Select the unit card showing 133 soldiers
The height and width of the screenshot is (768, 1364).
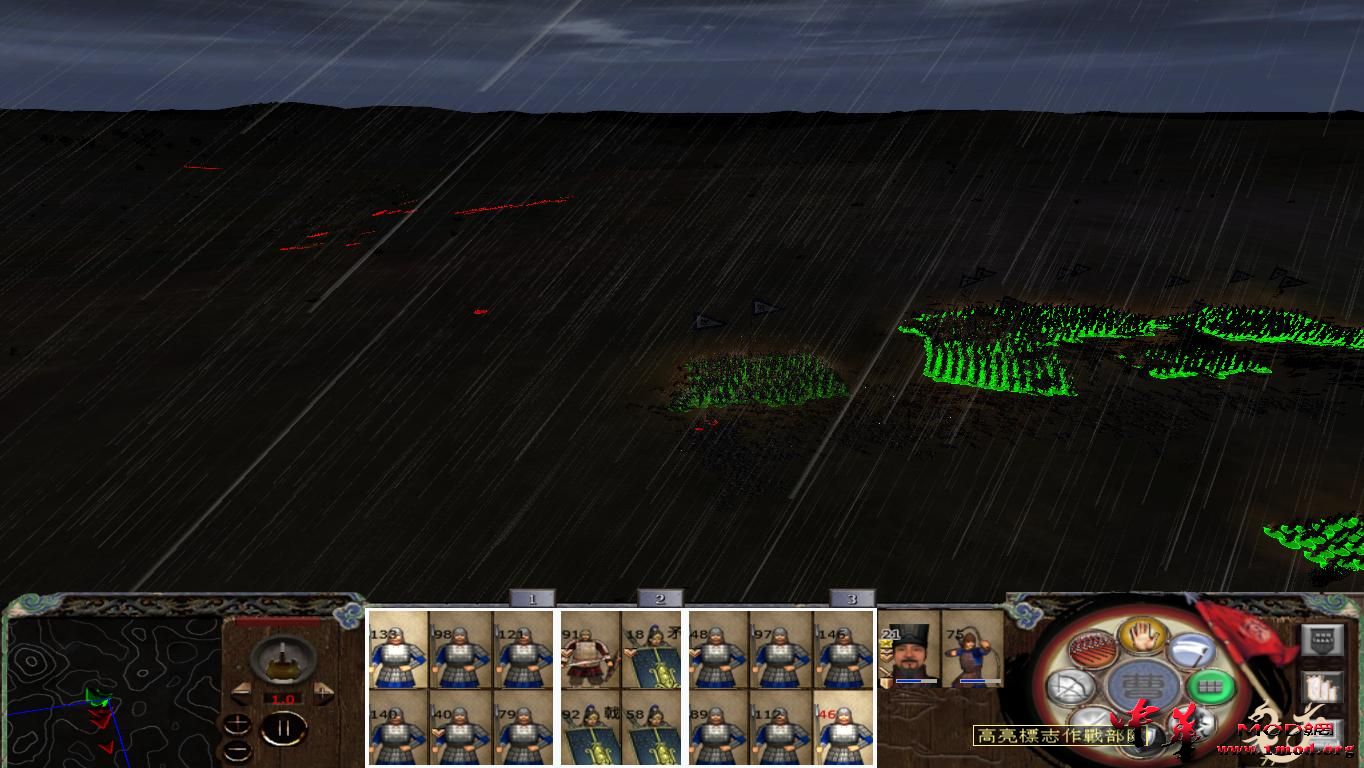(398, 650)
